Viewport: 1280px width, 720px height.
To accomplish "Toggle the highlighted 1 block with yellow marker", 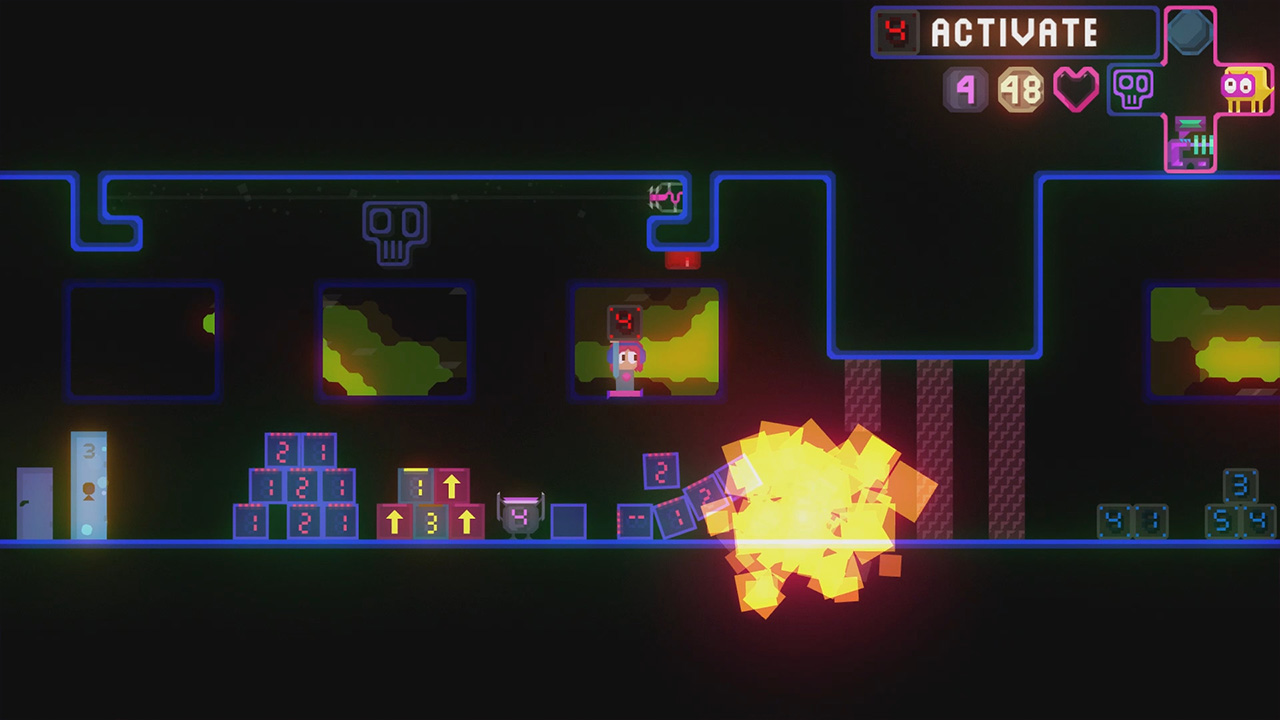I will [416, 483].
